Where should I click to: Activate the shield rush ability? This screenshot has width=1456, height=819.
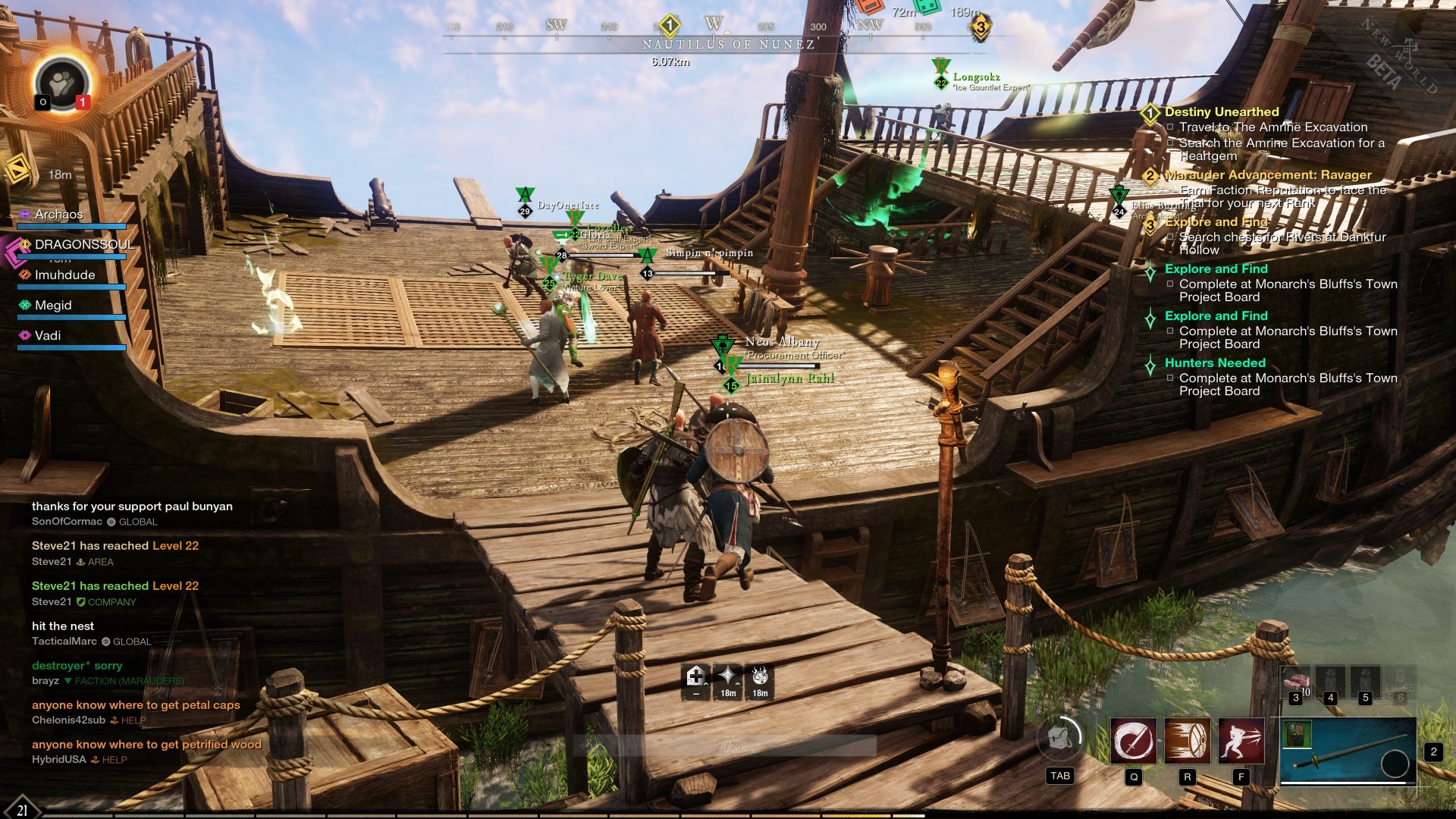point(1188,741)
